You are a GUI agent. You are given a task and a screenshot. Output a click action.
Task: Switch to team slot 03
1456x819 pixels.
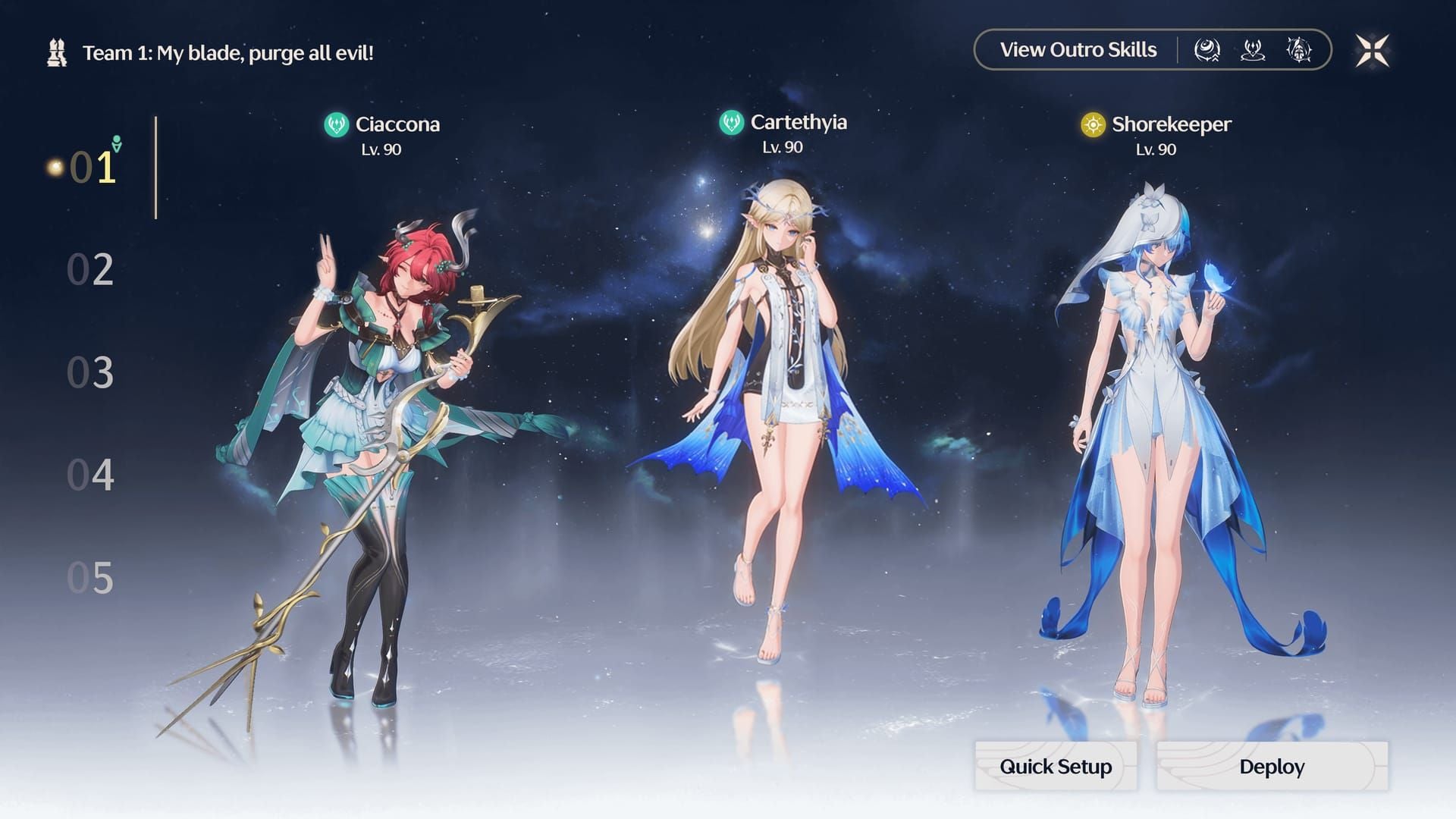pos(90,373)
